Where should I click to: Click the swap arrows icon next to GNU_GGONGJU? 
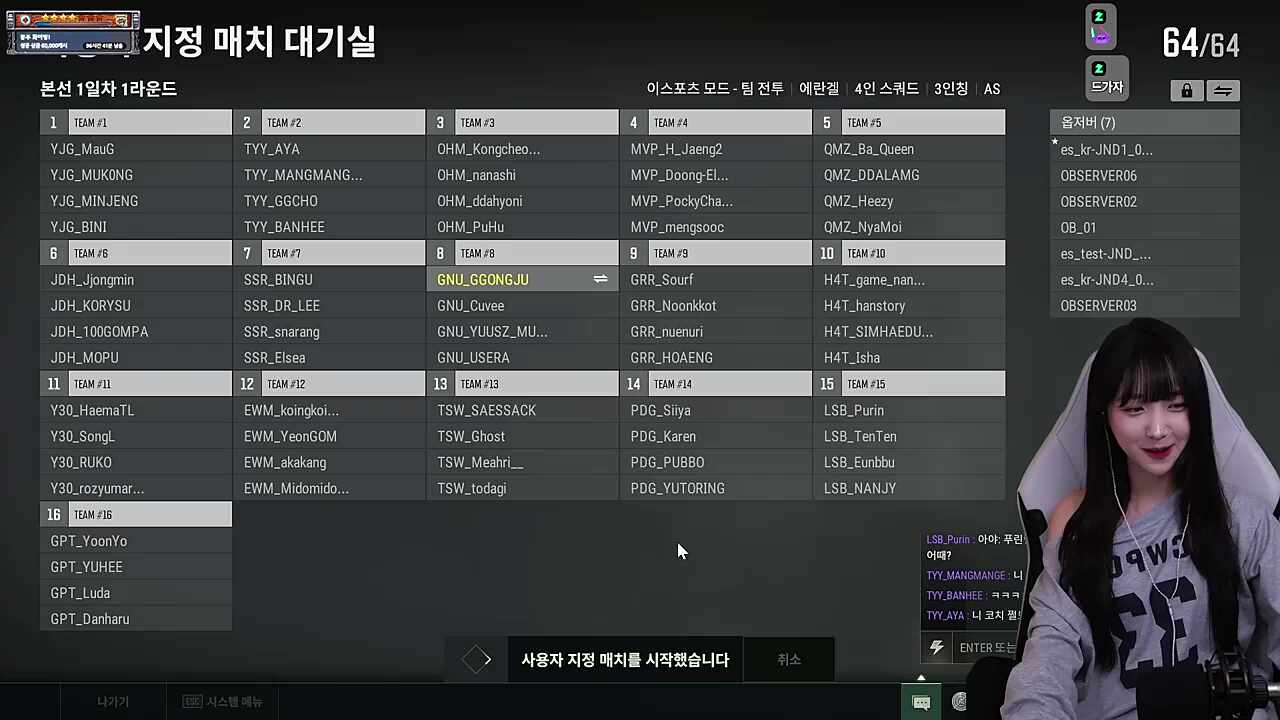[x=600, y=280]
